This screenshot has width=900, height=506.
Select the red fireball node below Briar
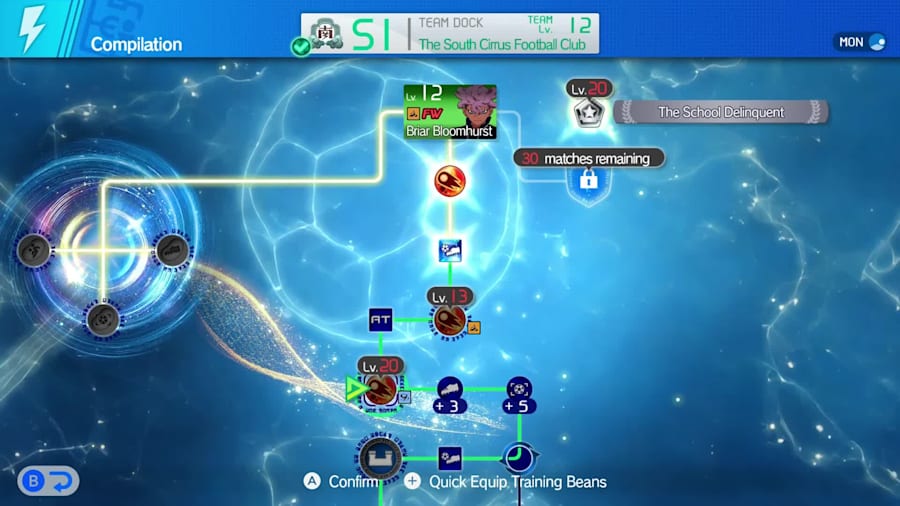(449, 181)
